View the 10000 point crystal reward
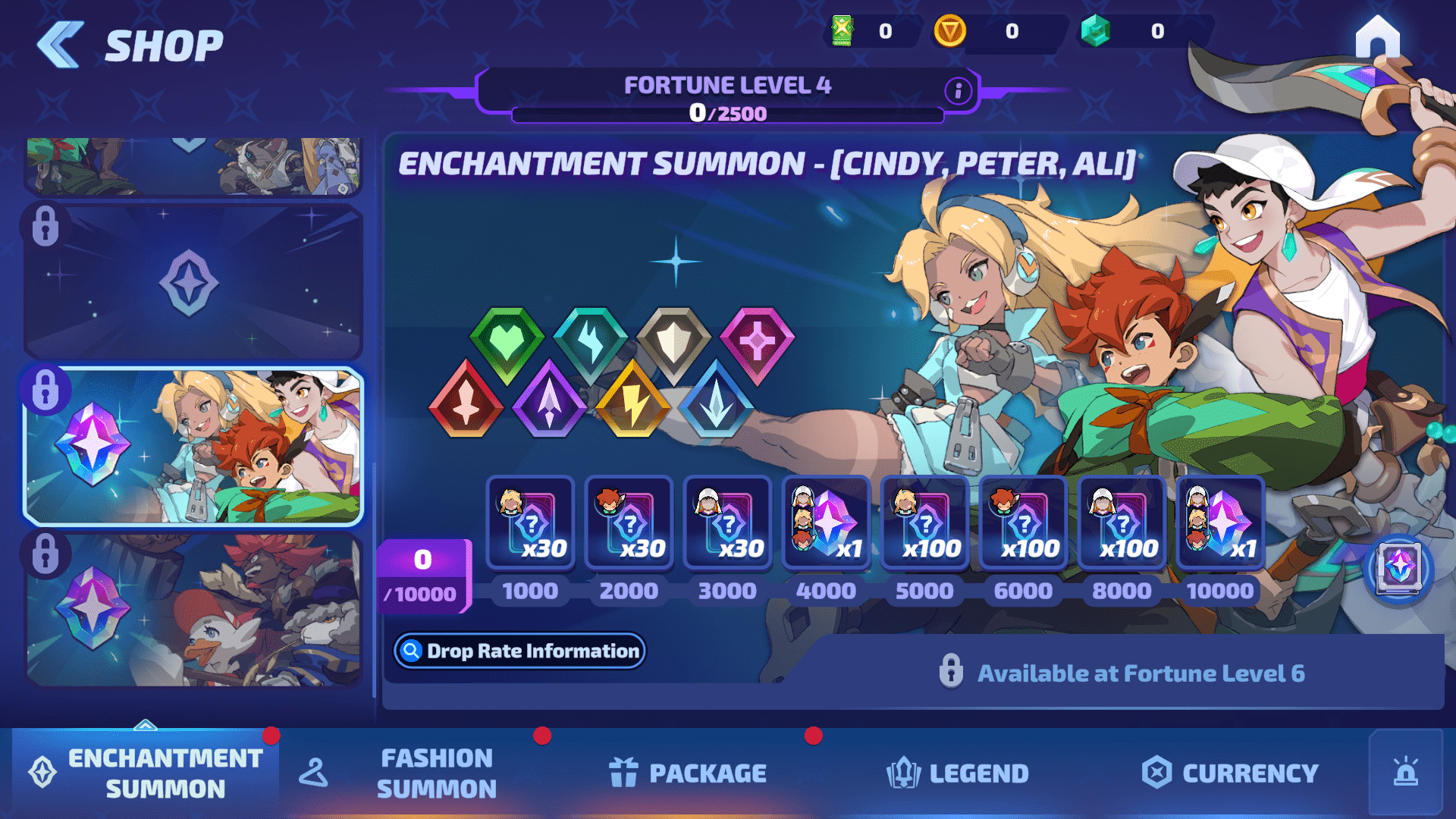This screenshot has height=819, width=1456. [x=1220, y=523]
